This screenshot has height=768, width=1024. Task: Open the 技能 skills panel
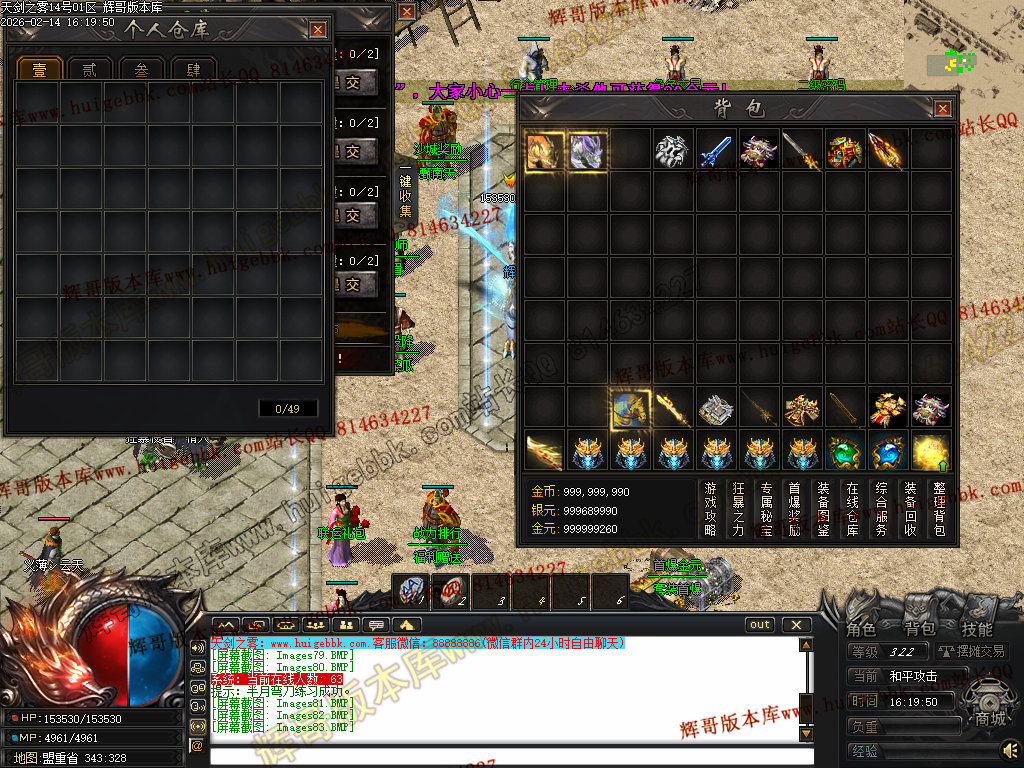pyautogui.click(x=976, y=629)
